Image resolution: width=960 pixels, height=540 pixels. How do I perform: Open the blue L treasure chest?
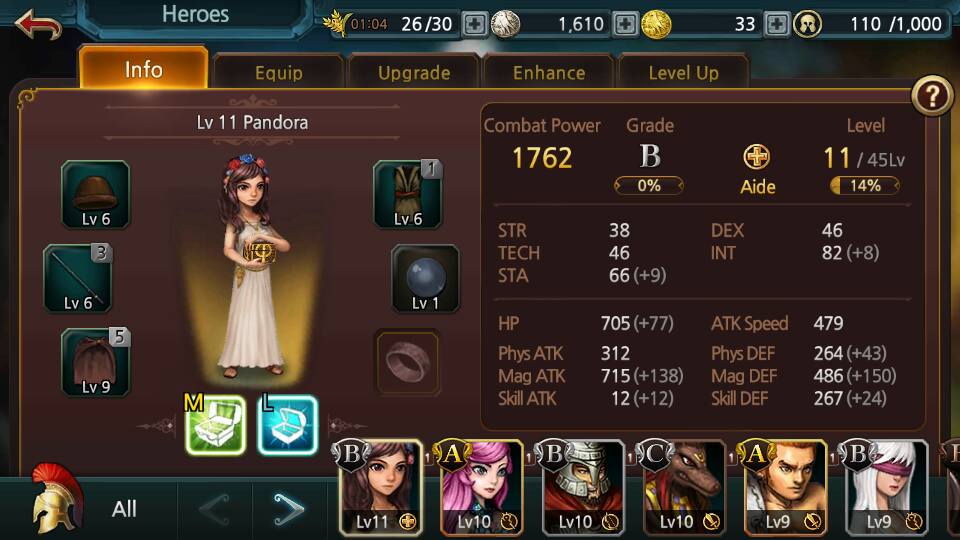coord(287,425)
